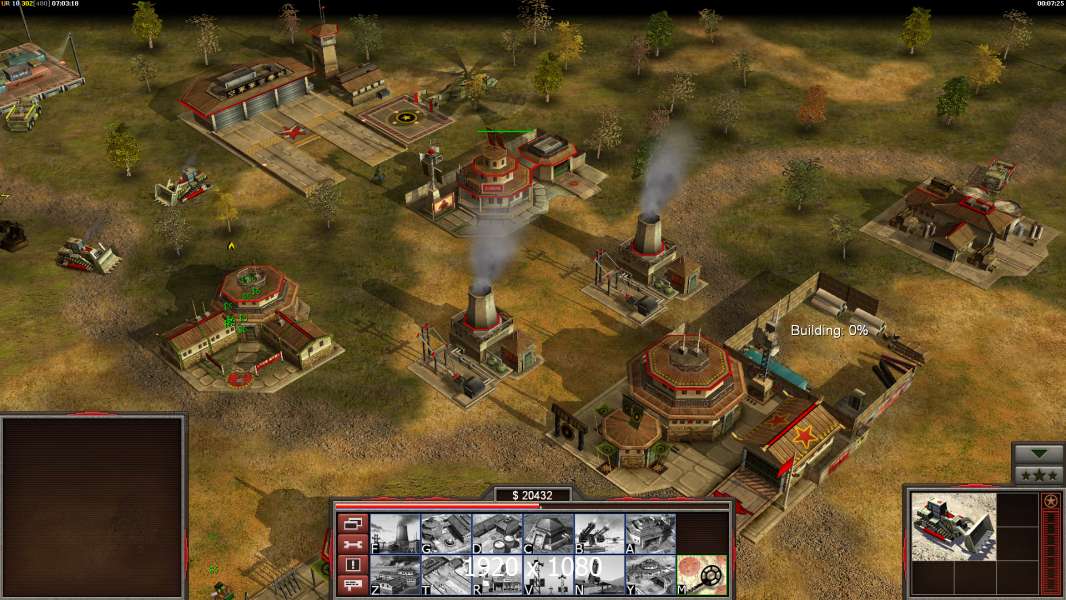The width and height of the screenshot is (1066, 600).
Task: Build the bunker structure labeled C
Action: click(x=548, y=534)
